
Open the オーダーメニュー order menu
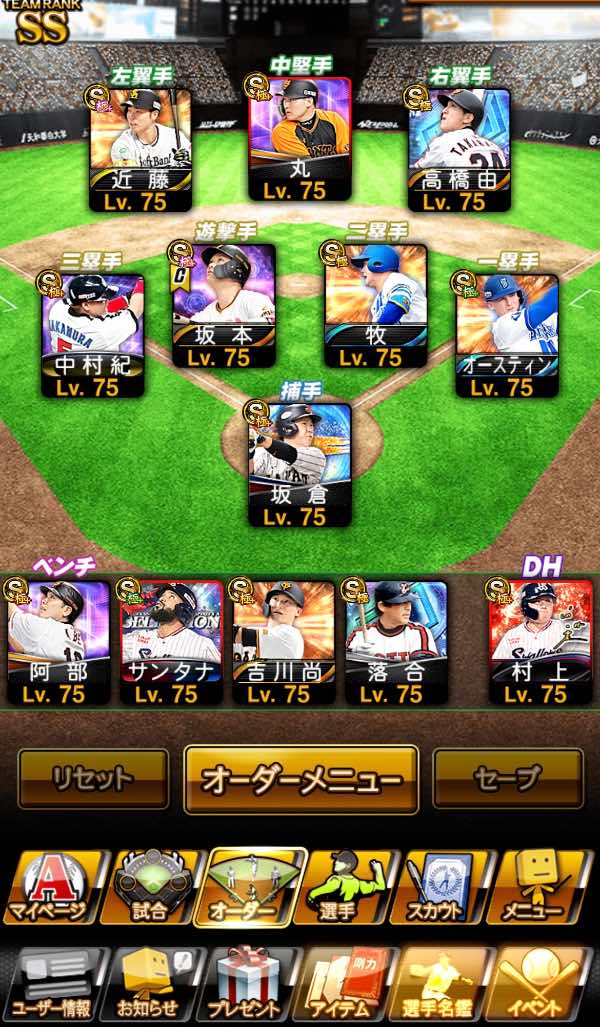[x=301, y=780]
